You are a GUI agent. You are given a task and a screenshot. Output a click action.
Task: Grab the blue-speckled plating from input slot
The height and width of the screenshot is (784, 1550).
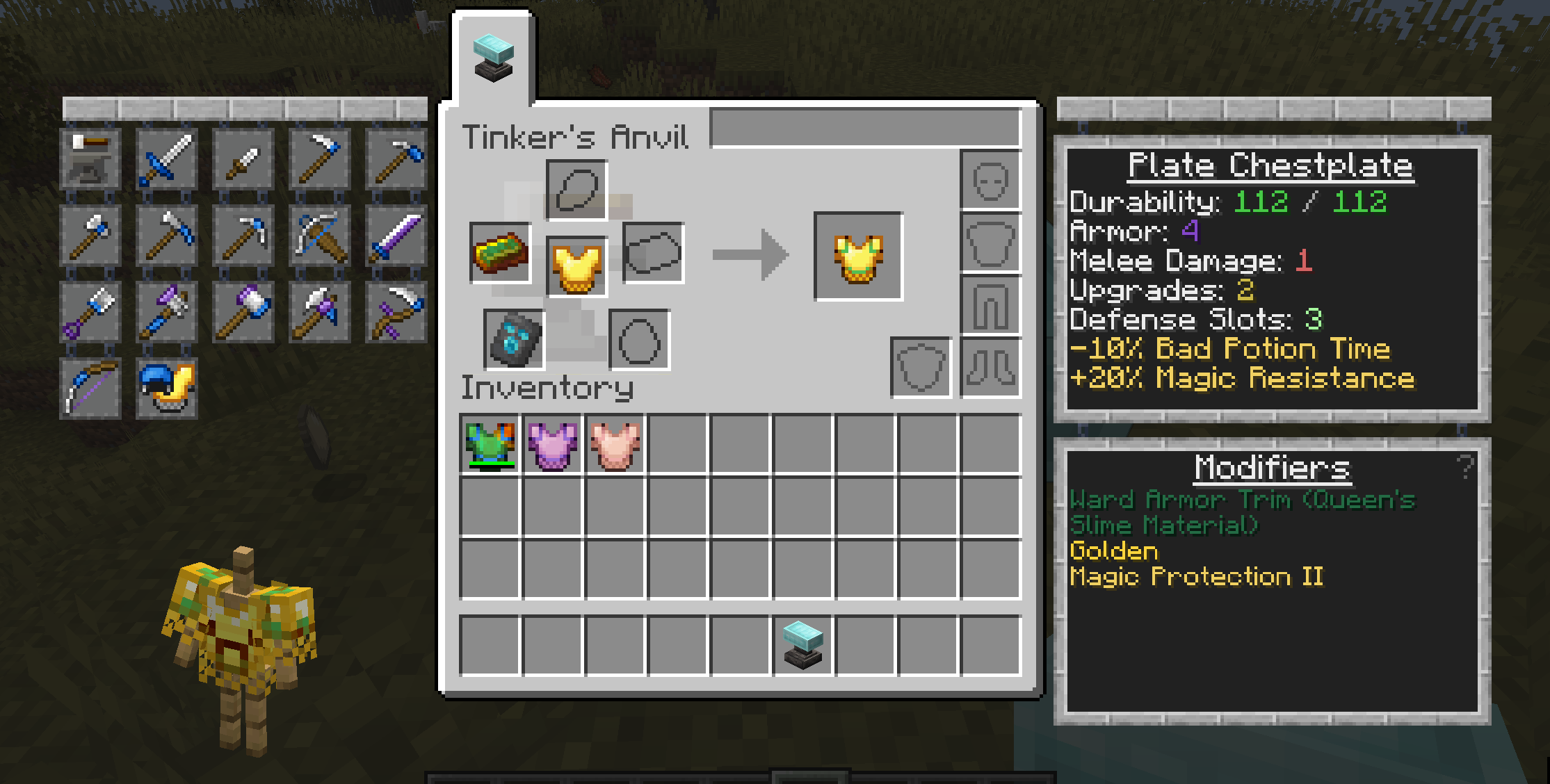514,340
